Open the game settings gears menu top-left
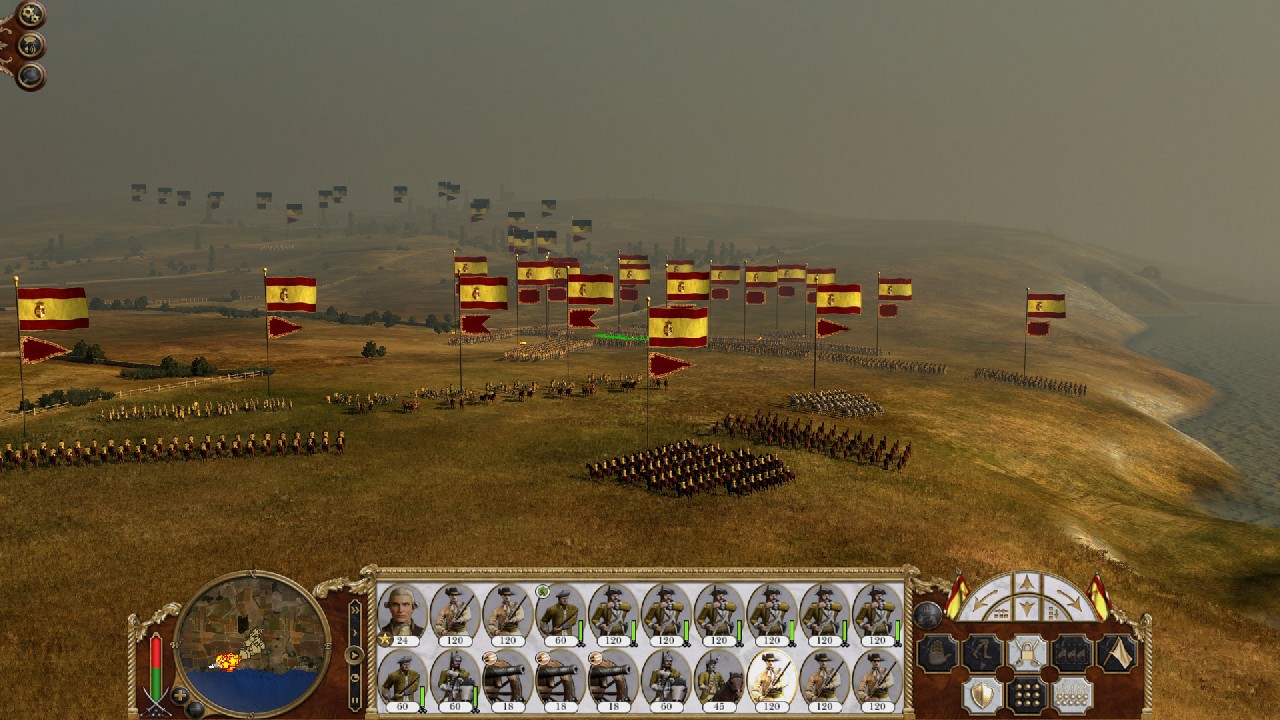This screenshot has width=1280, height=720. coord(30,14)
